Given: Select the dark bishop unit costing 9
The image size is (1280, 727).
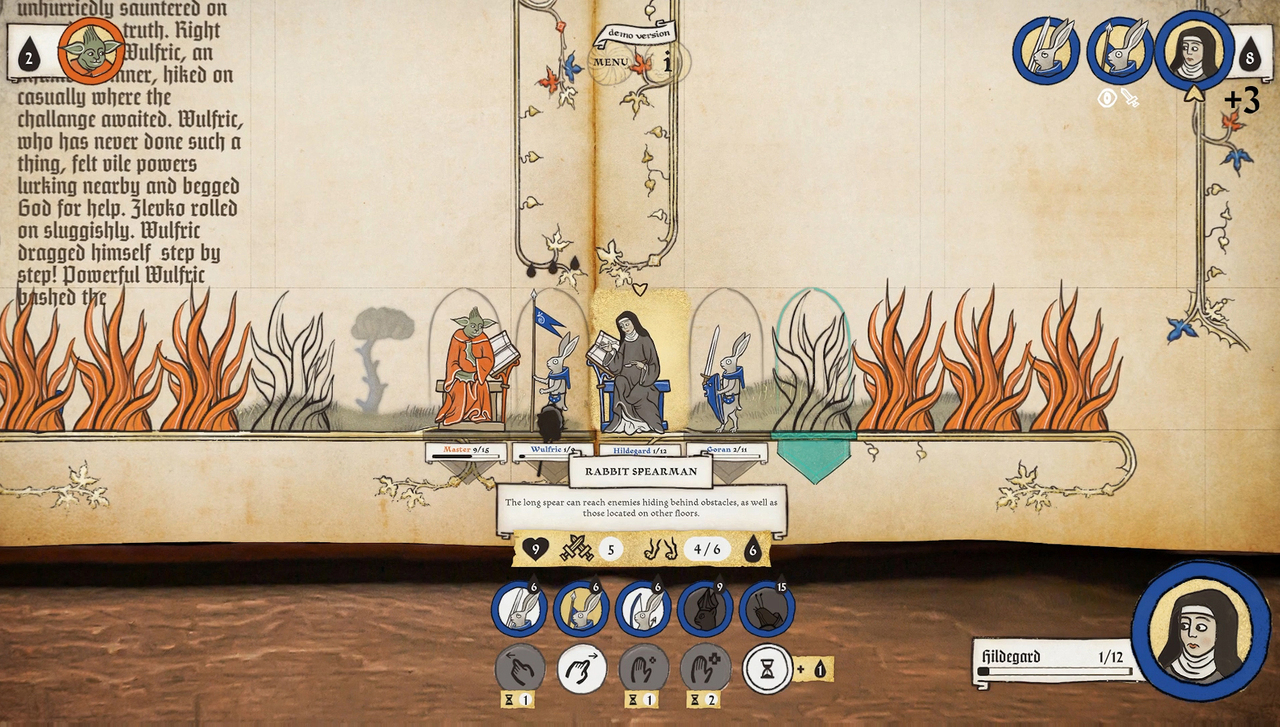Looking at the screenshot, I should pos(706,609).
